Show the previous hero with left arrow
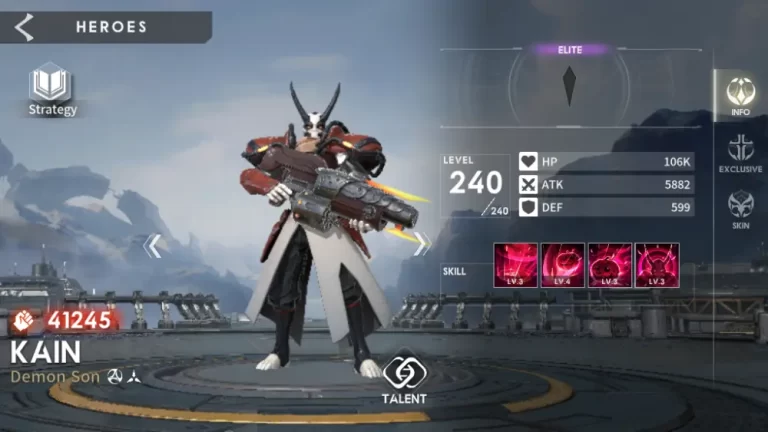The width and height of the screenshot is (768, 432). click(x=153, y=245)
